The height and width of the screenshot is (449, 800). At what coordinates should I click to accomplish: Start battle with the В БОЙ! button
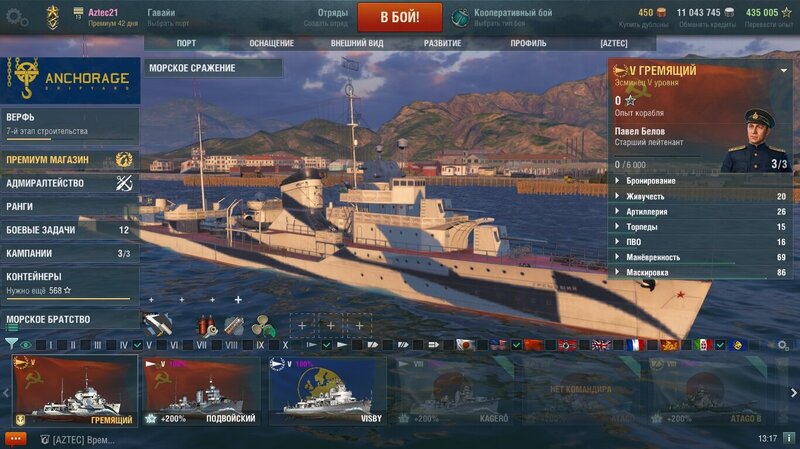(399, 16)
